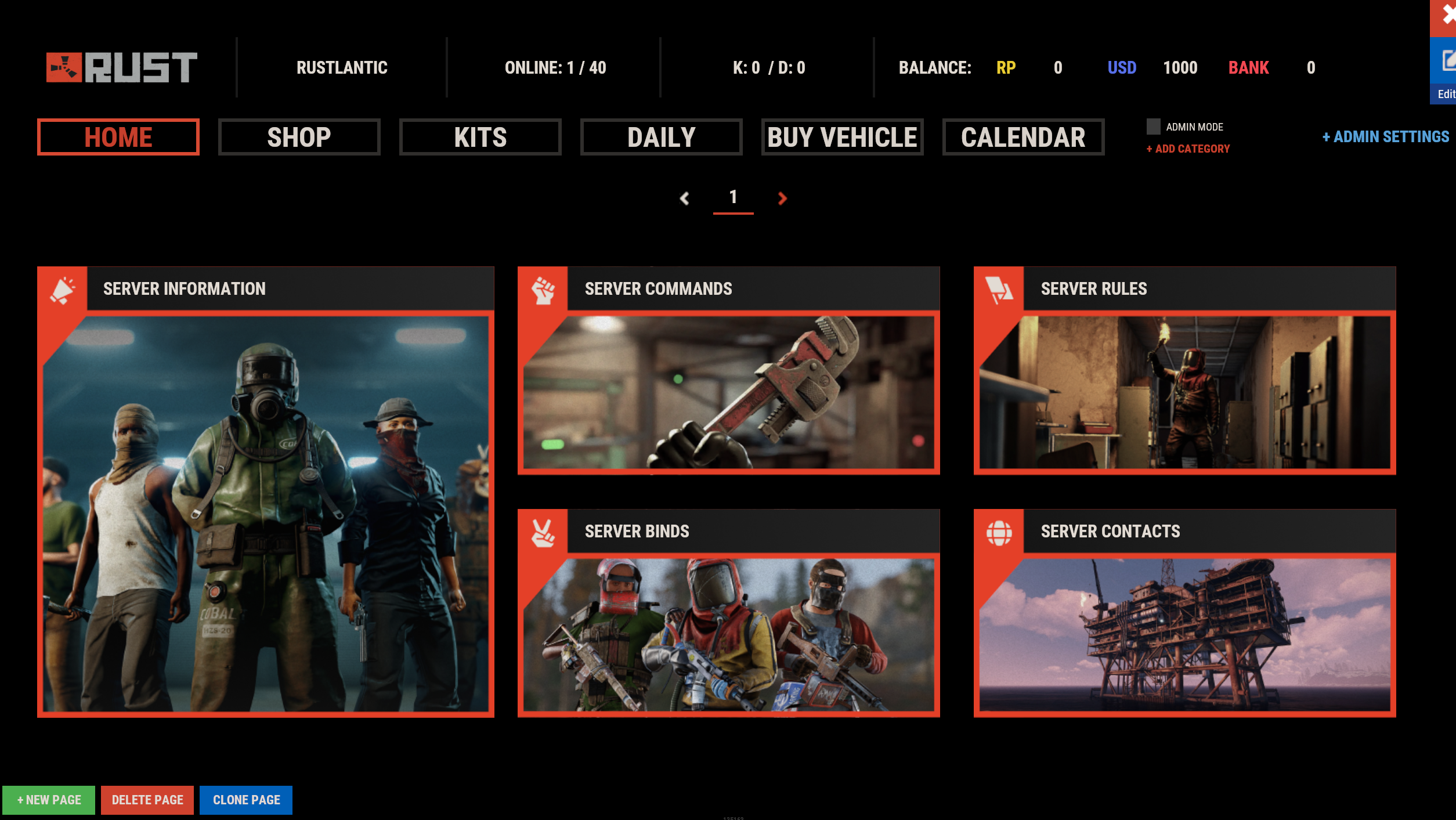Click the Add Category link
This screenshot has height=820, width=1456.
point(1188,149)
